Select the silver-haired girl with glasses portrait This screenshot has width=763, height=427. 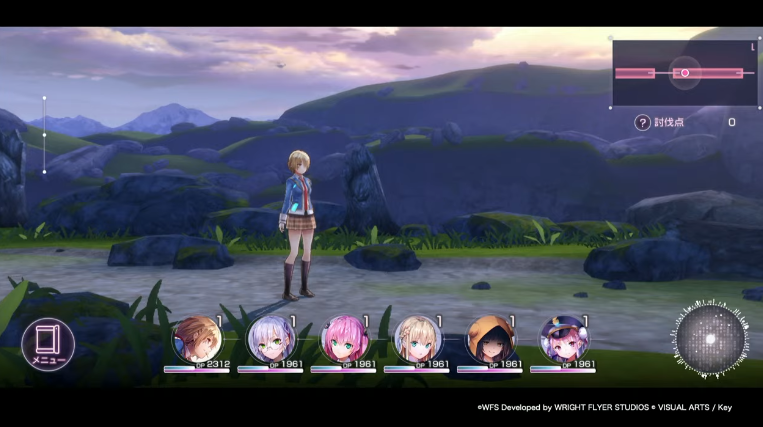coord(270,340)
